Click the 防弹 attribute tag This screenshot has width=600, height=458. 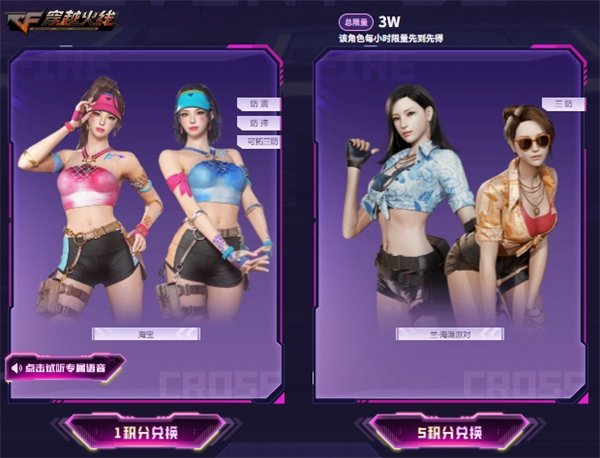pos(259,123)
